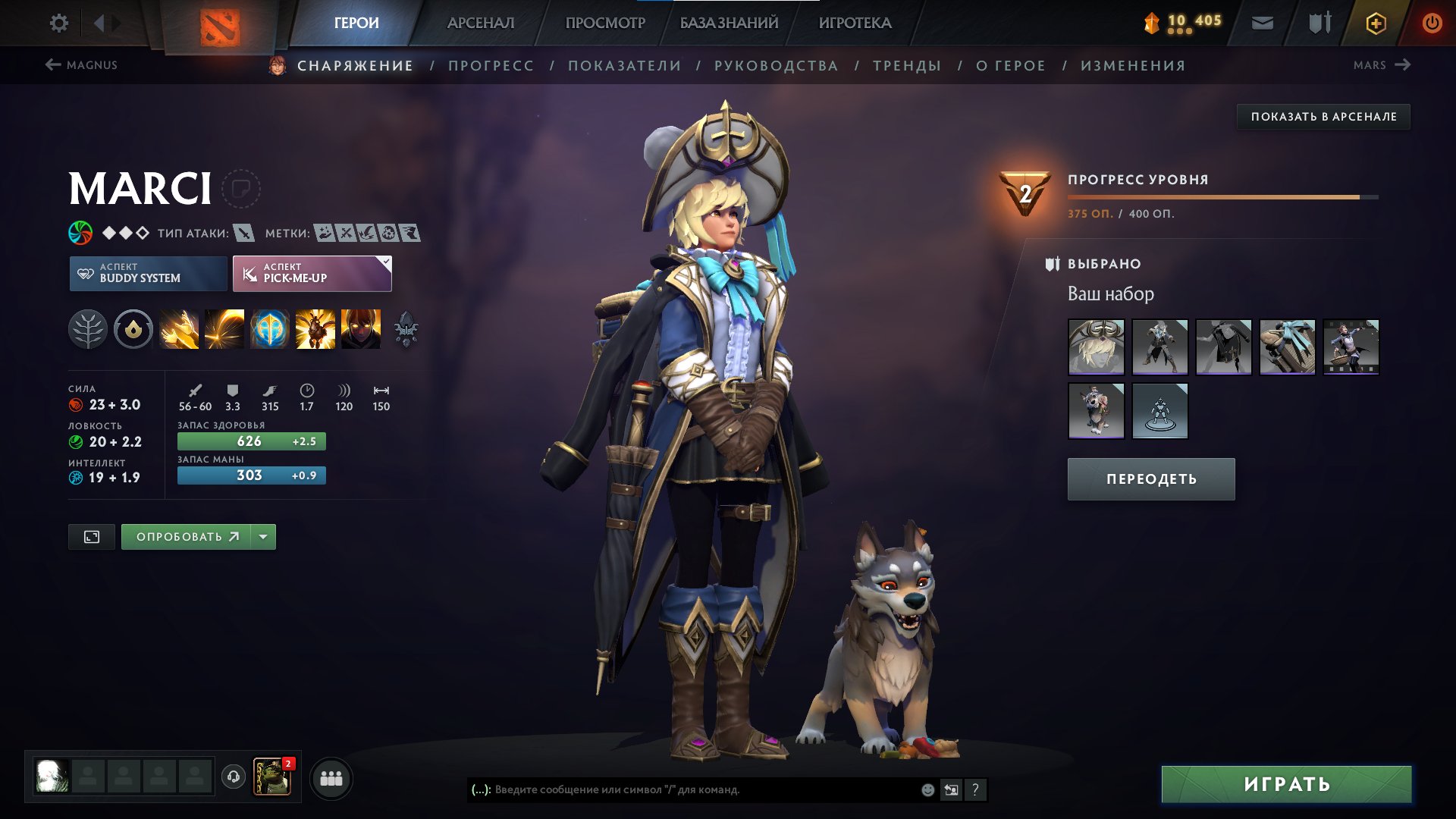Expand the Опробовать dropdown arrow
This screenshot has height=819, width=1456.
262,536
